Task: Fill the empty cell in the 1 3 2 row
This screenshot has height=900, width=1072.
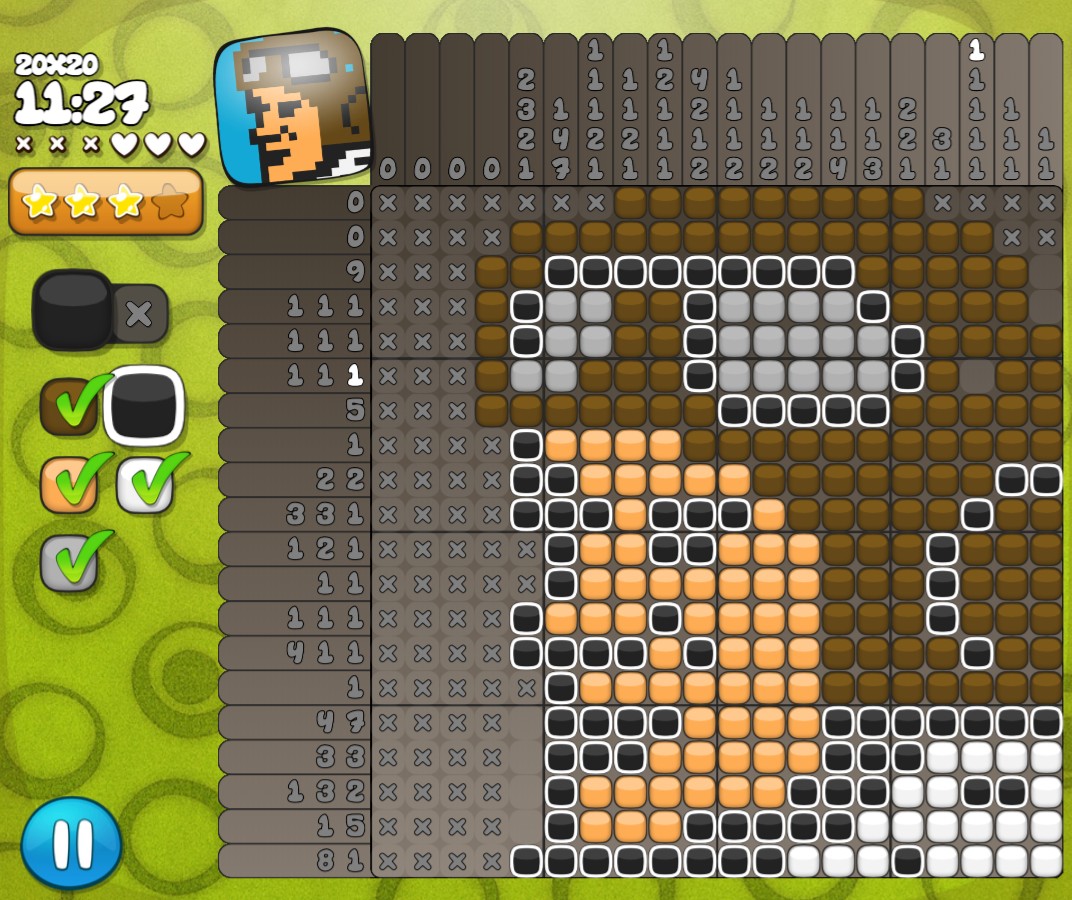Action: 526,791
